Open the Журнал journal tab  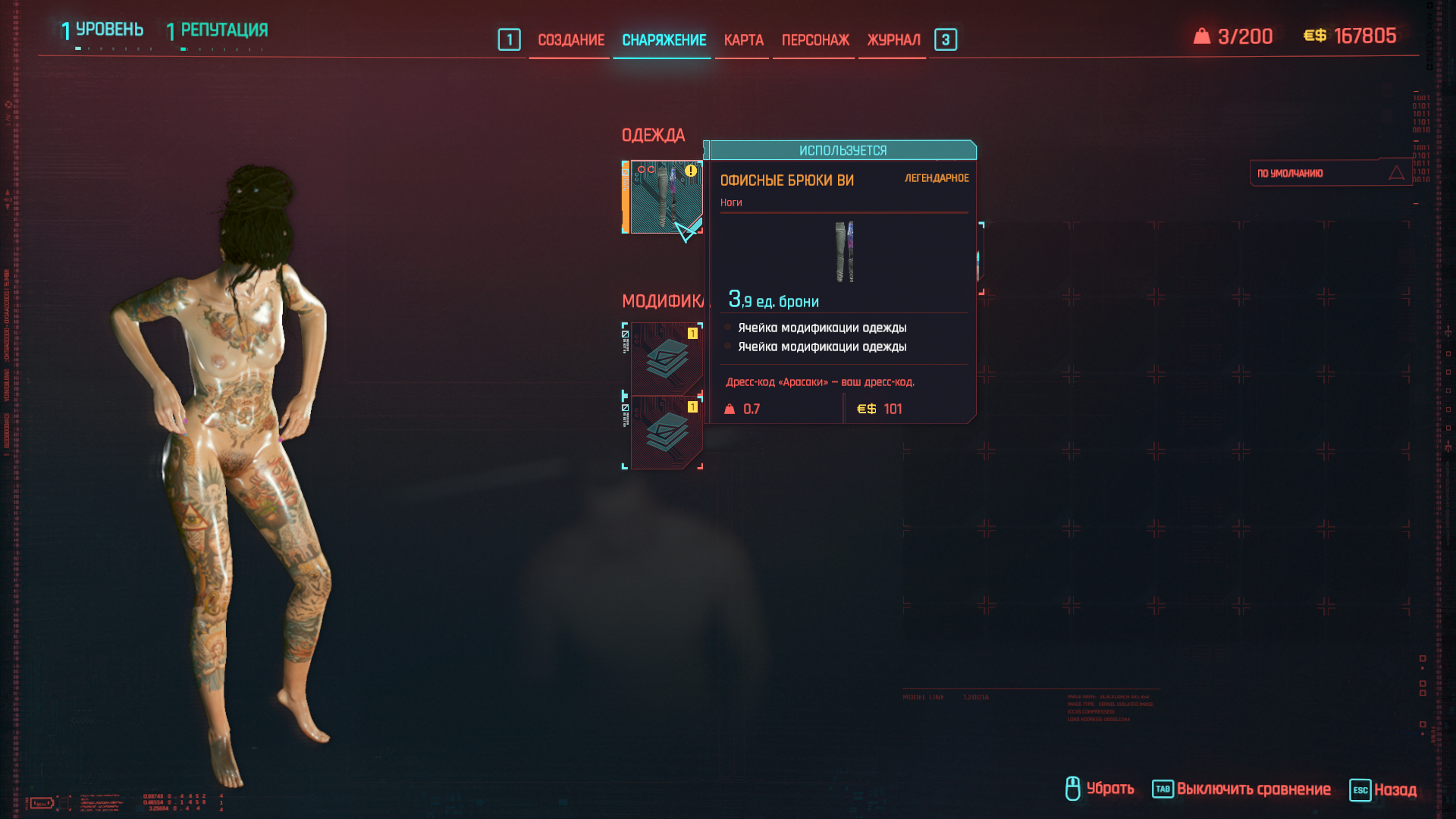coord(893,40)
